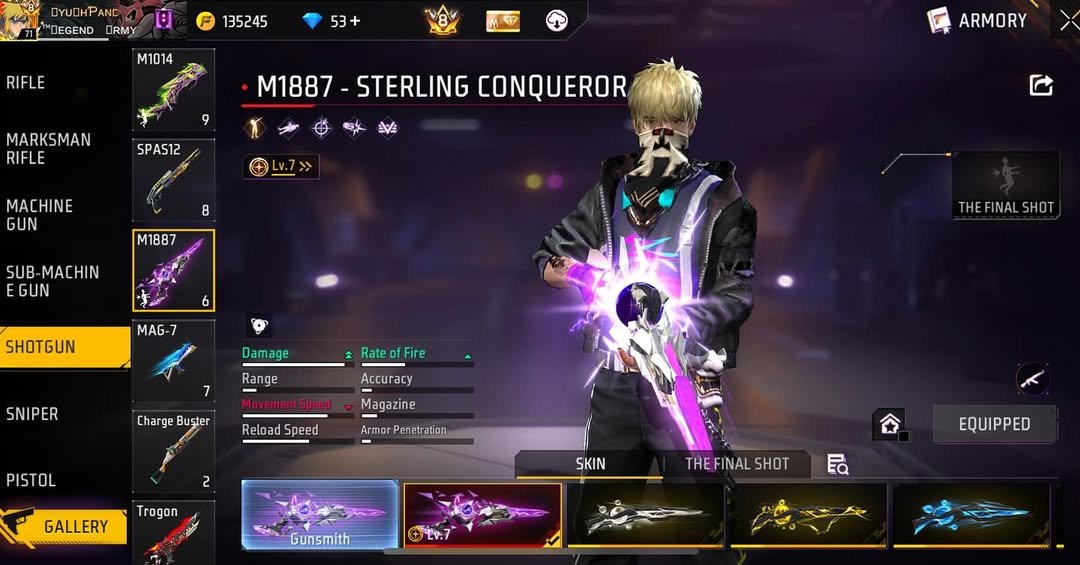Switch to The Final Shot tab
Screen dimensions: 1080x565
click(x=737, y=464)
